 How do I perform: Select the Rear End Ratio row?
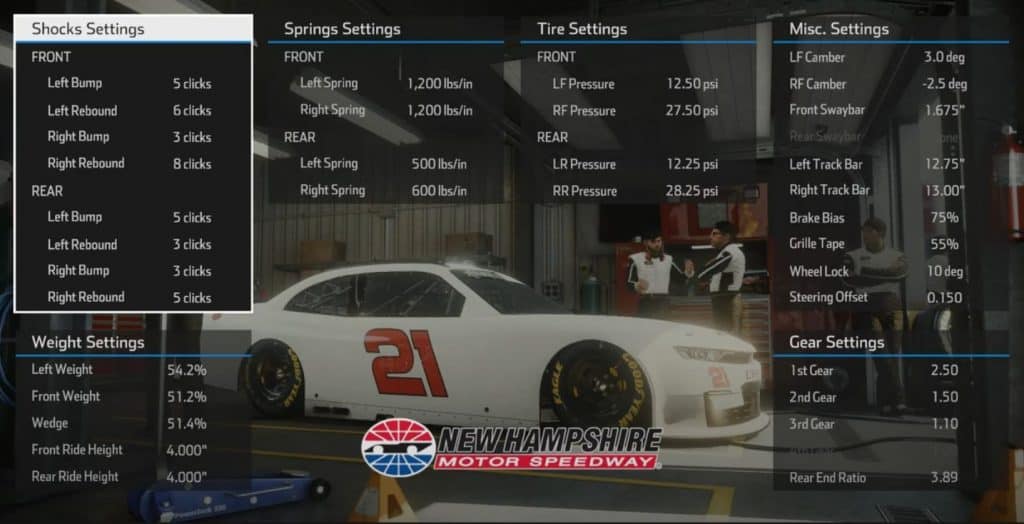click(x=876, y=478)
